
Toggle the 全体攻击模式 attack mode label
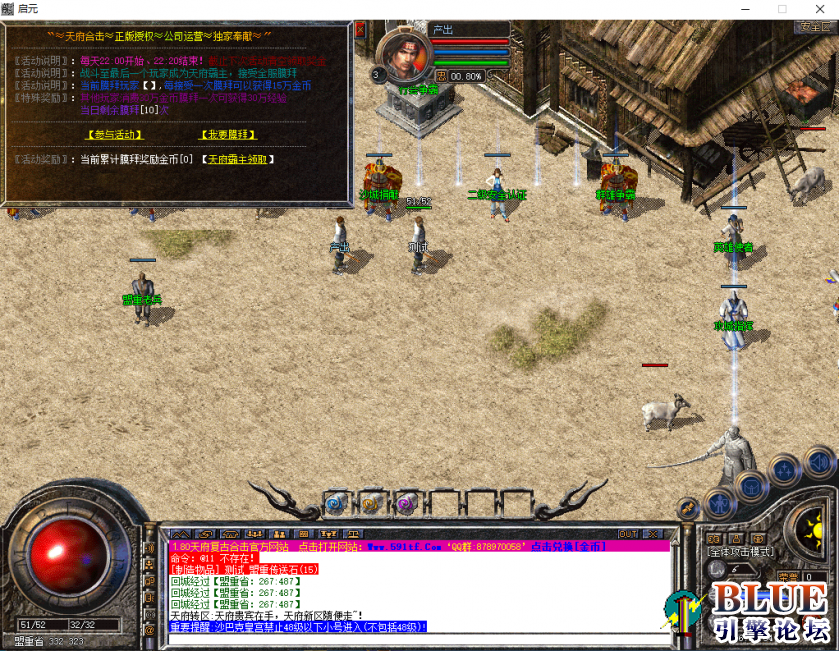tap(740, 551)
